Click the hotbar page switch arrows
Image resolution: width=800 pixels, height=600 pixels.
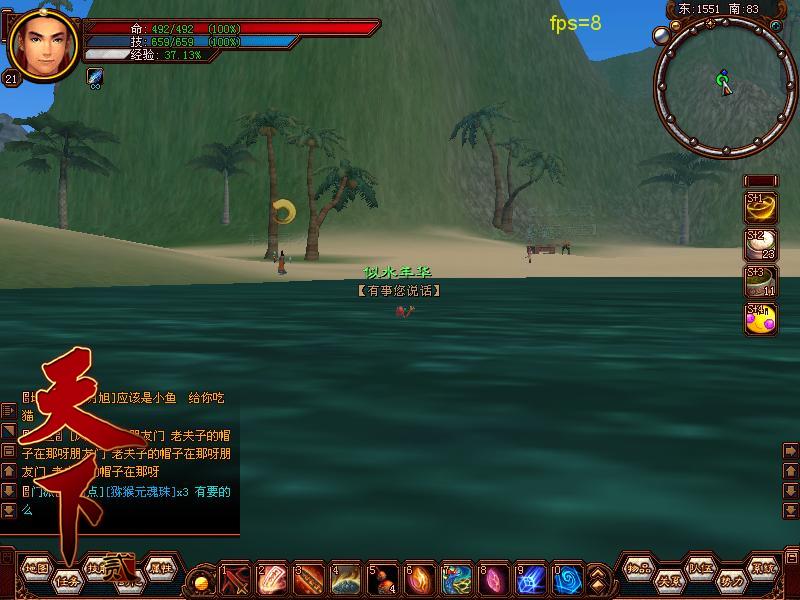point(597,578)
